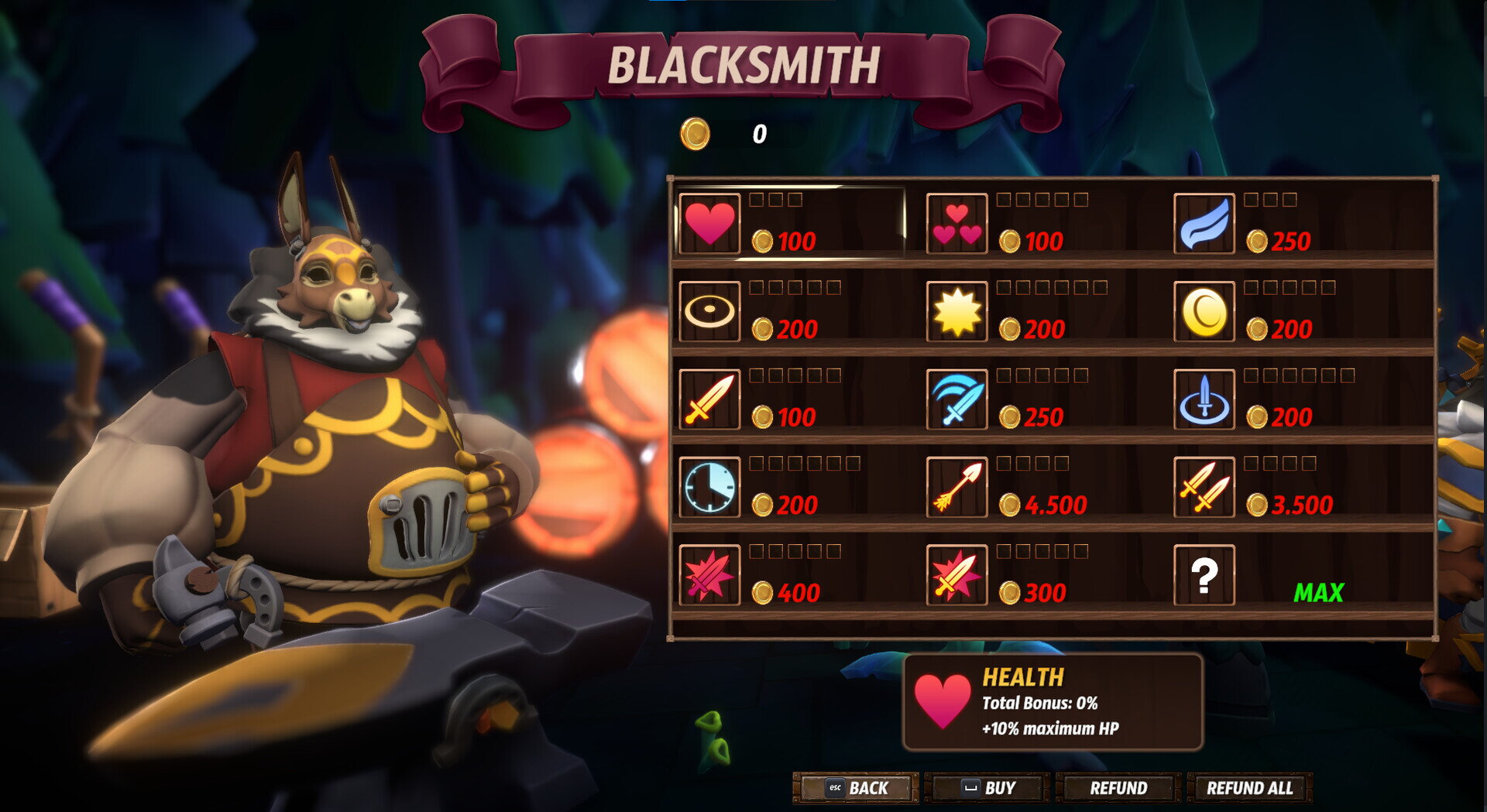Pick the blue slashing sword upgrade

[x=956, y=399]
